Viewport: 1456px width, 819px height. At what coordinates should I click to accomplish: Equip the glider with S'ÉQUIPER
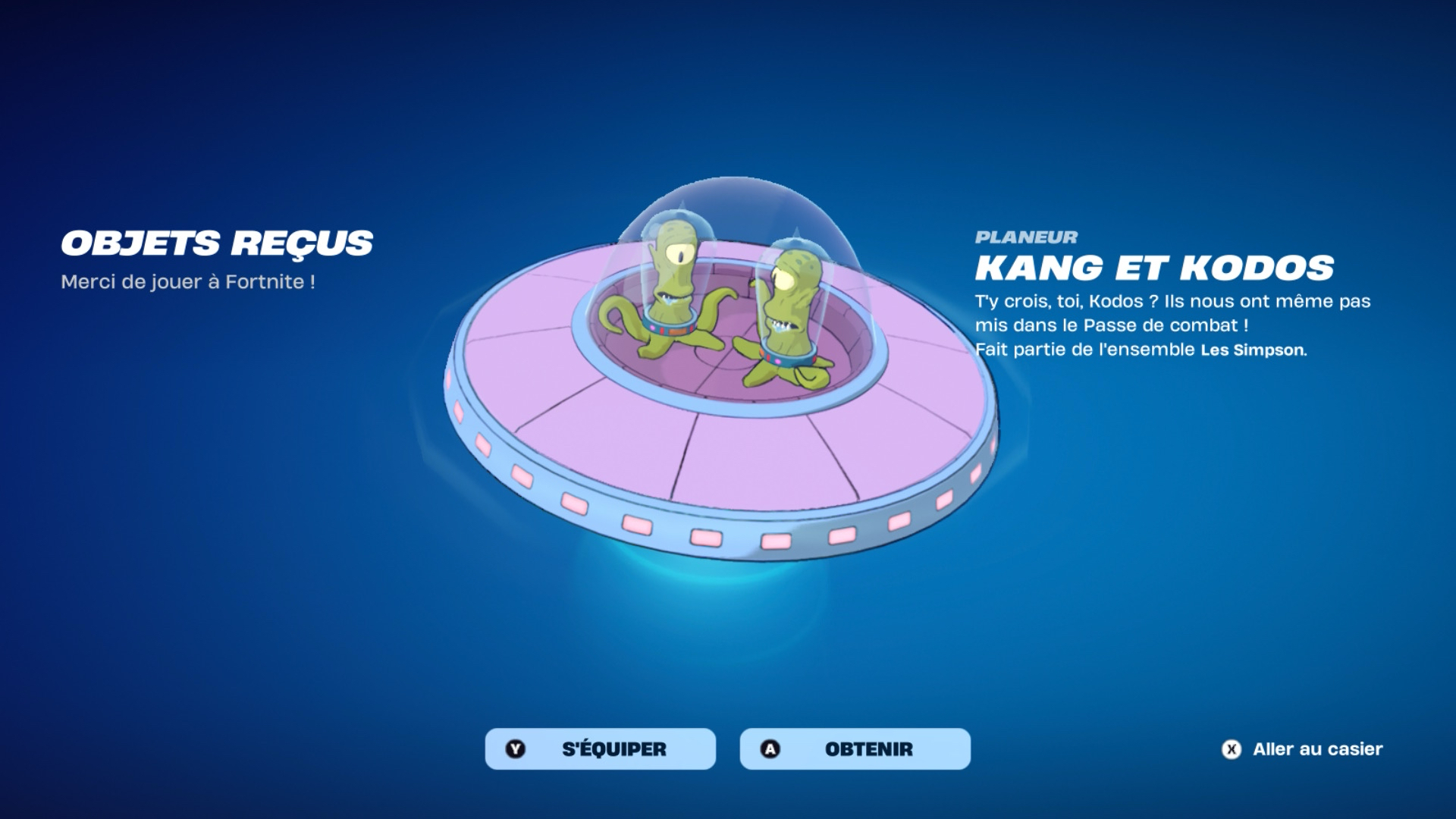(600, 748)
